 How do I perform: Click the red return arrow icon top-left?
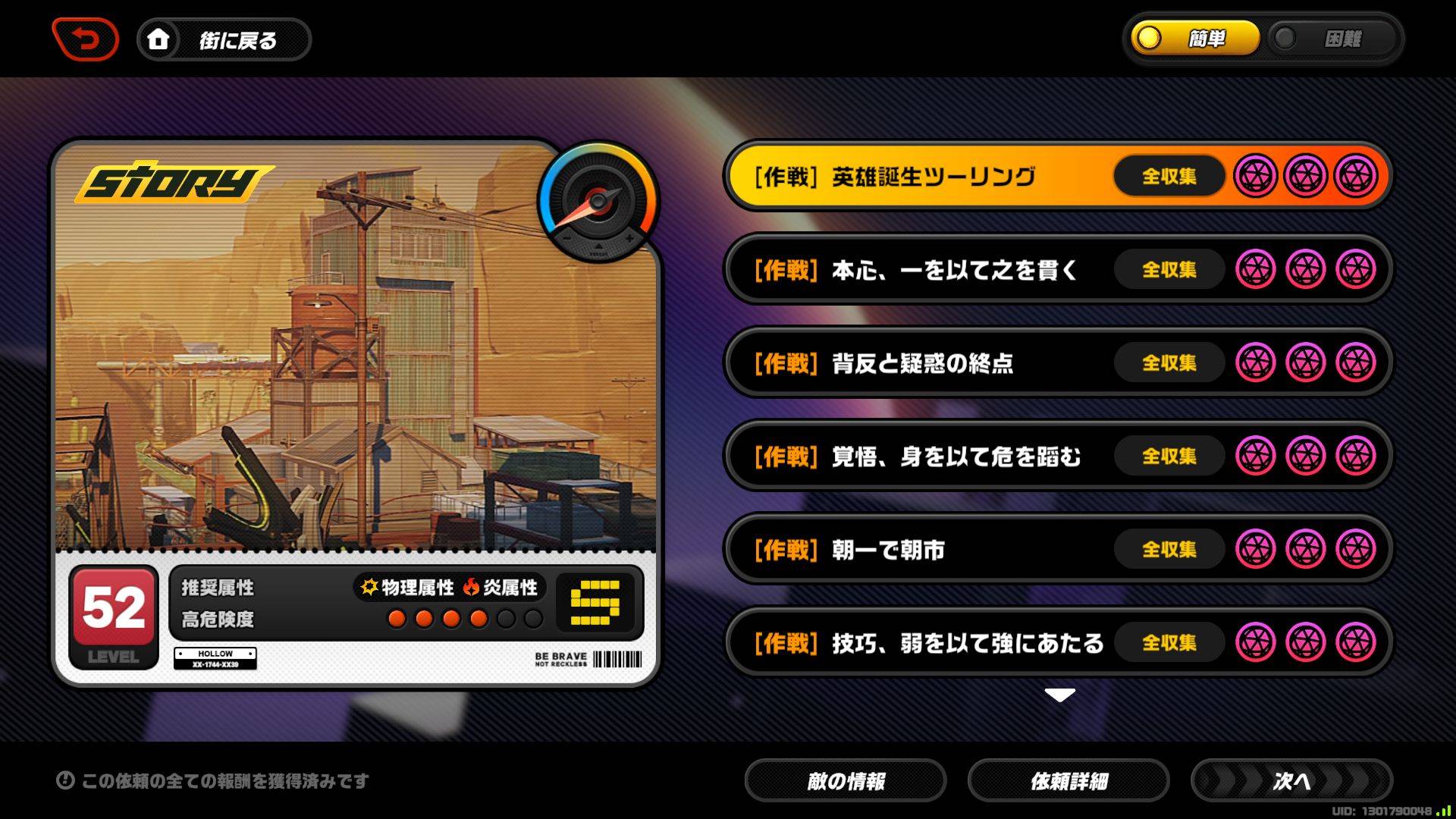pos(85,40)
